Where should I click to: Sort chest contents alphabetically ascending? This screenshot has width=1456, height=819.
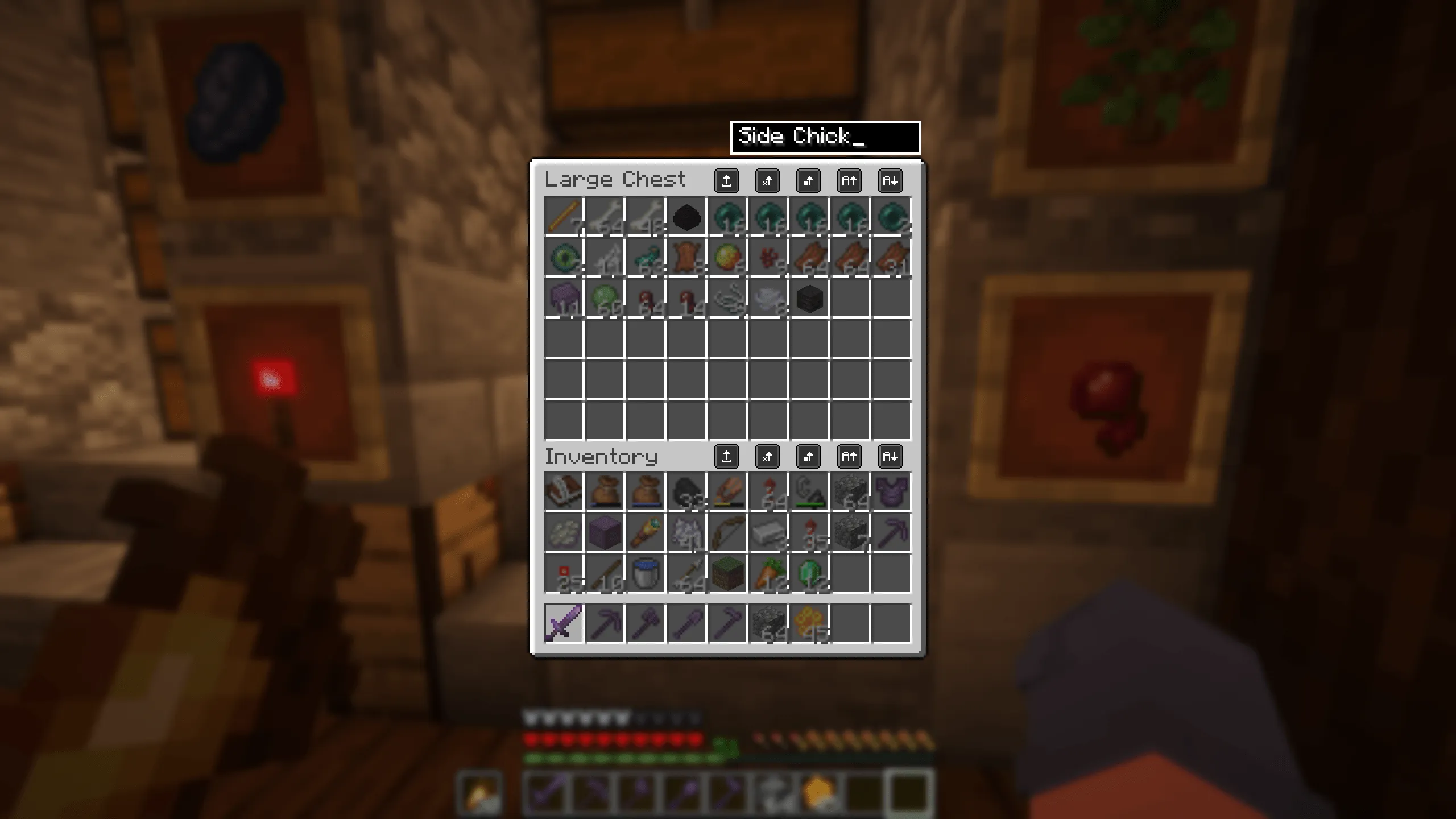(850, 181)
